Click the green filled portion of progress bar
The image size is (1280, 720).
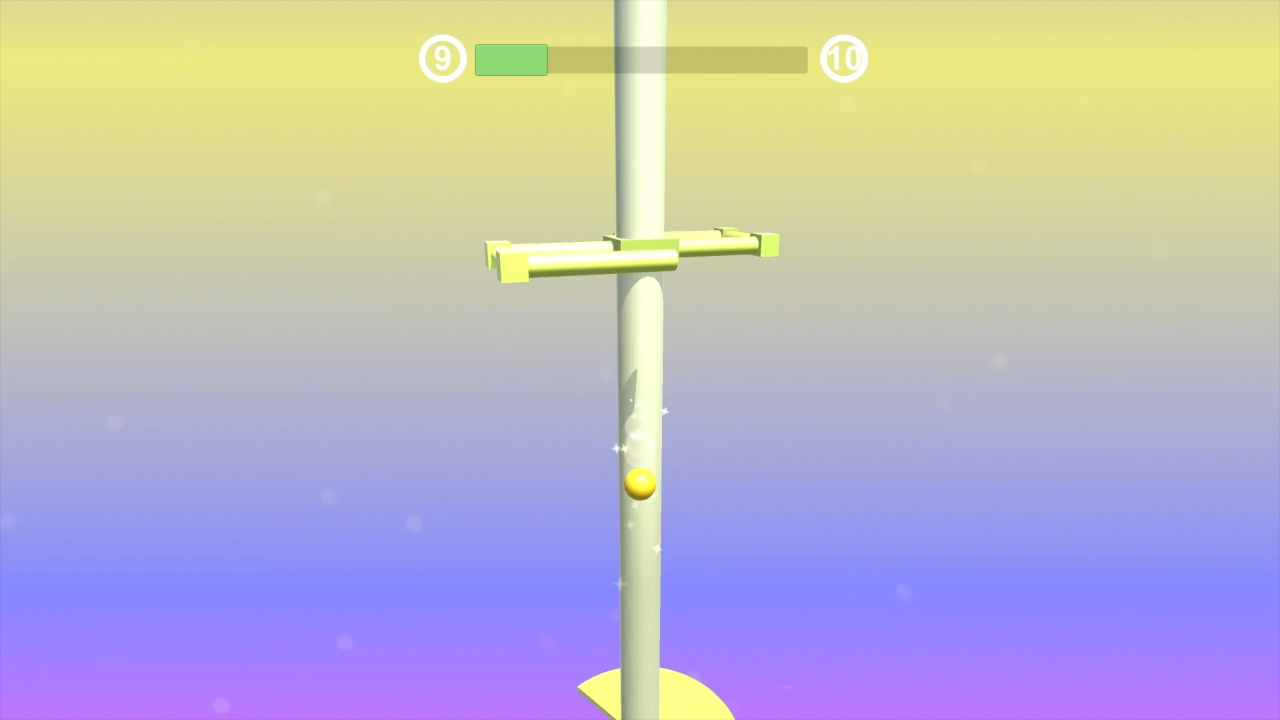[510, 59]
